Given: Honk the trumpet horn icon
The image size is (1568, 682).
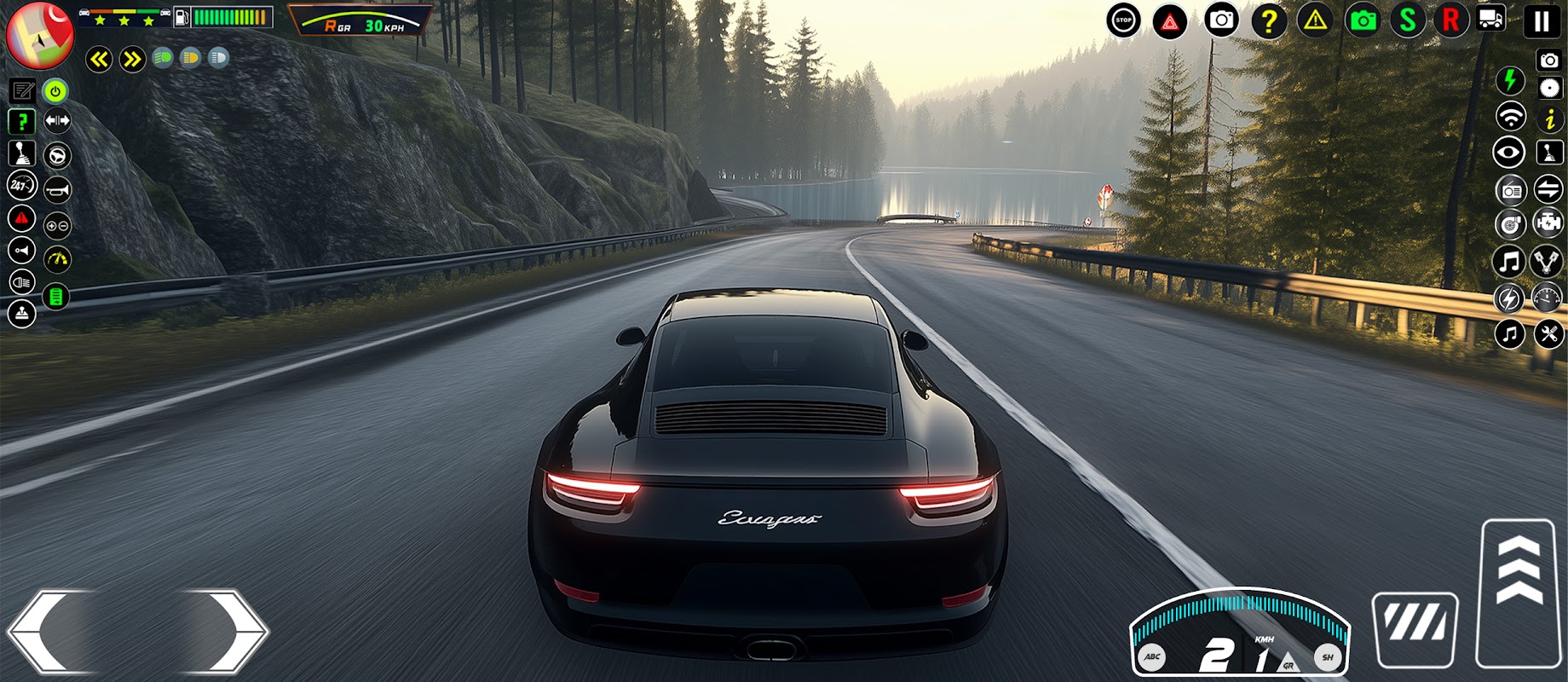Looking at the screenshot, I should click(57, 189).
